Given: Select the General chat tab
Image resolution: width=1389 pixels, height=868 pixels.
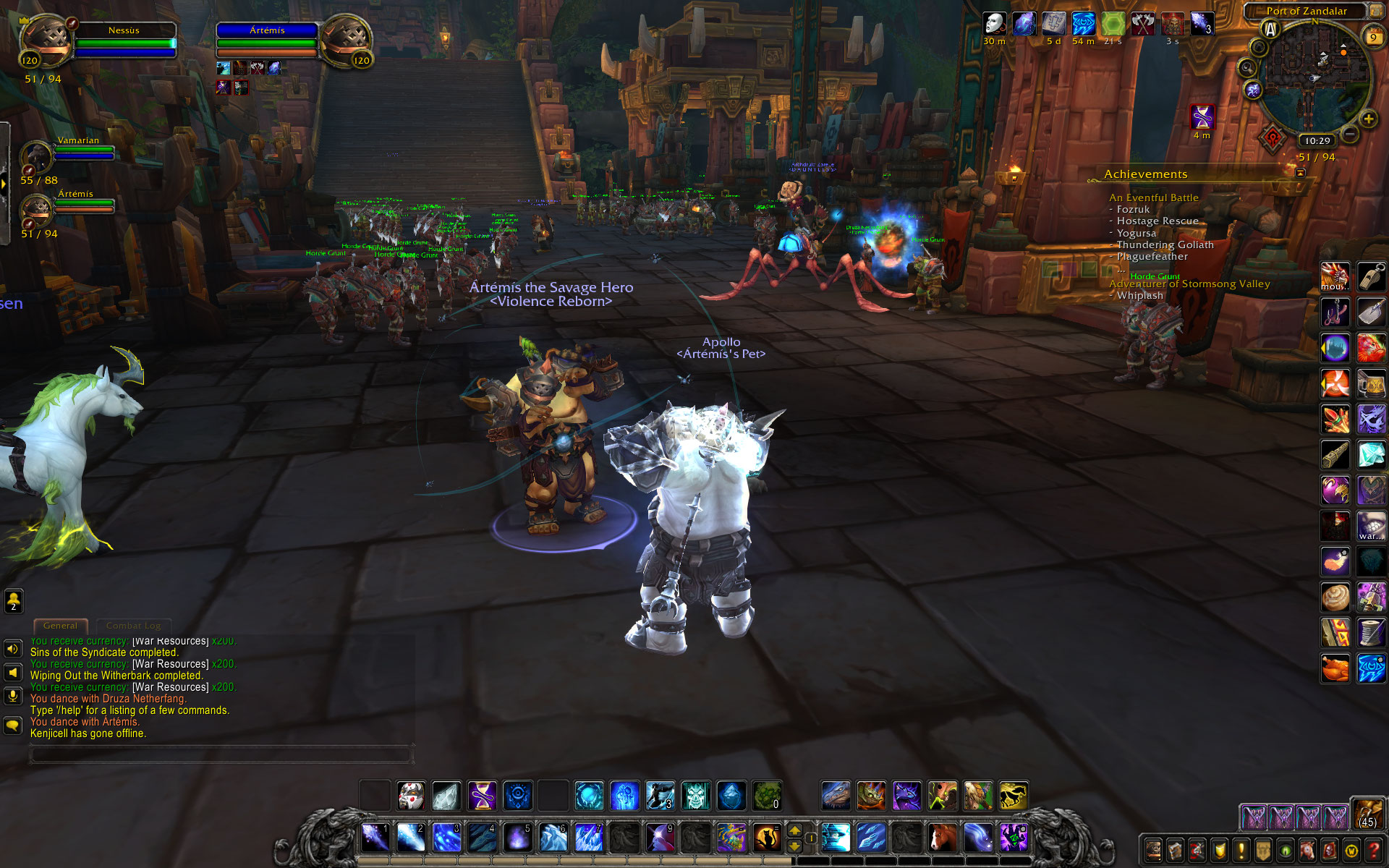Looking at the screenshot, I should (60, 626).
